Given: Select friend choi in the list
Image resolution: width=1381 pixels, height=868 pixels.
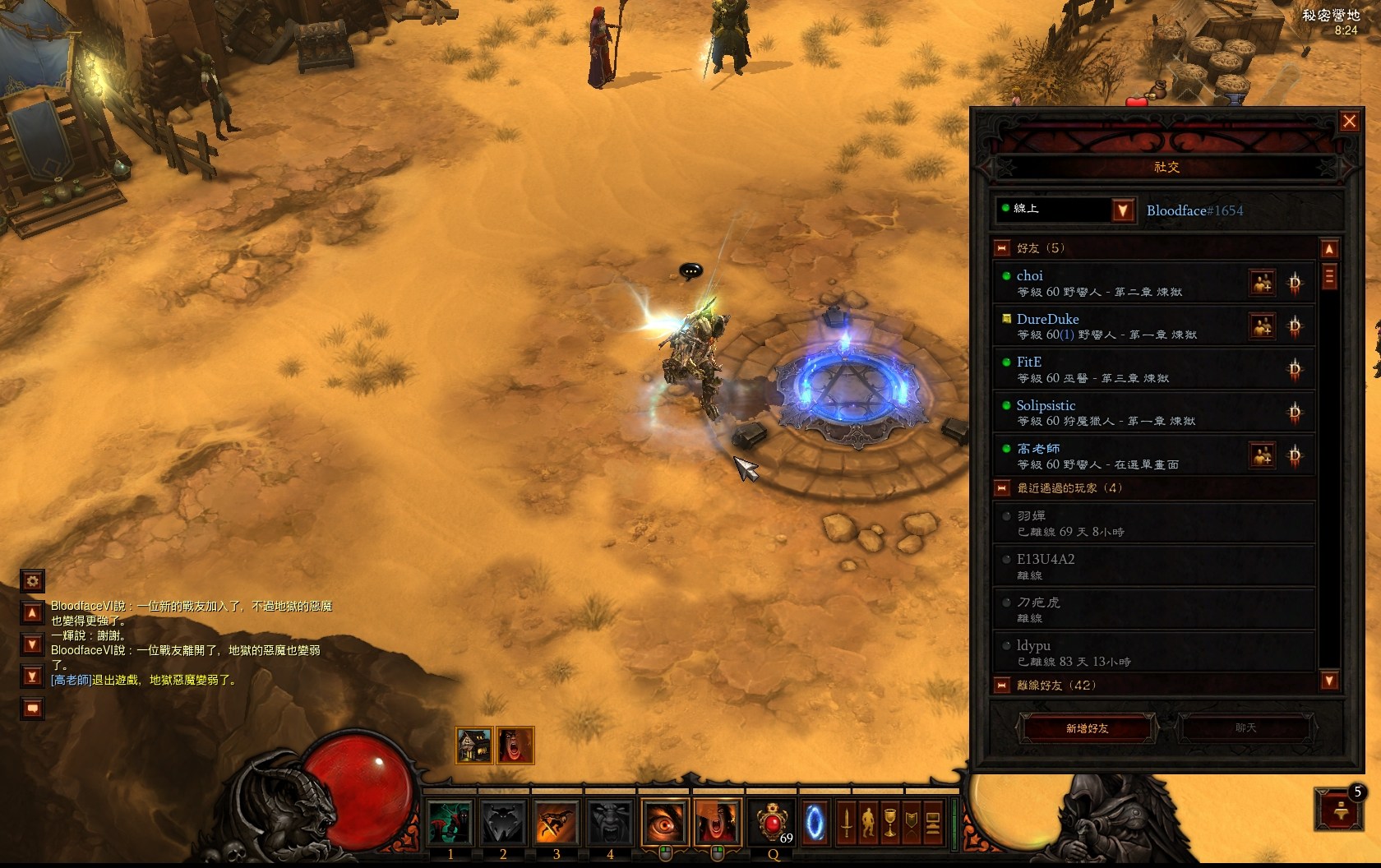Looking at the screenshot, I should 1118,283.
